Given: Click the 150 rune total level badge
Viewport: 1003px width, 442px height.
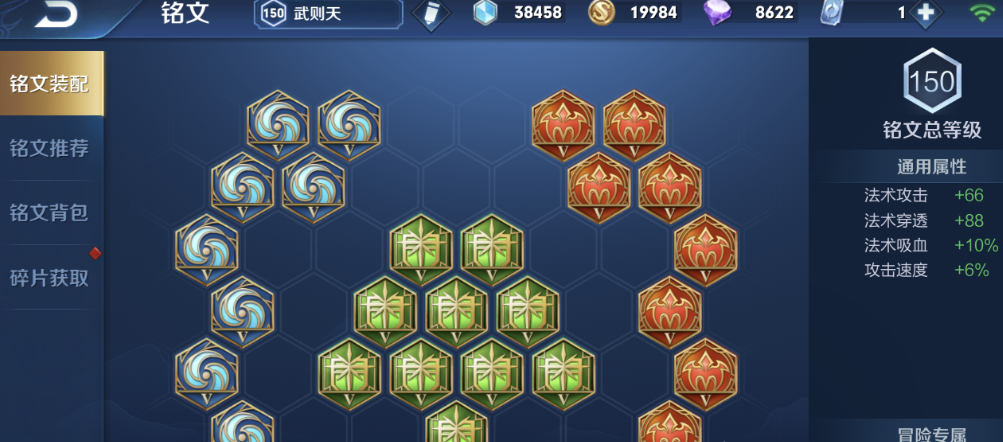Looking at the screenshot, I should click(932, 82).
